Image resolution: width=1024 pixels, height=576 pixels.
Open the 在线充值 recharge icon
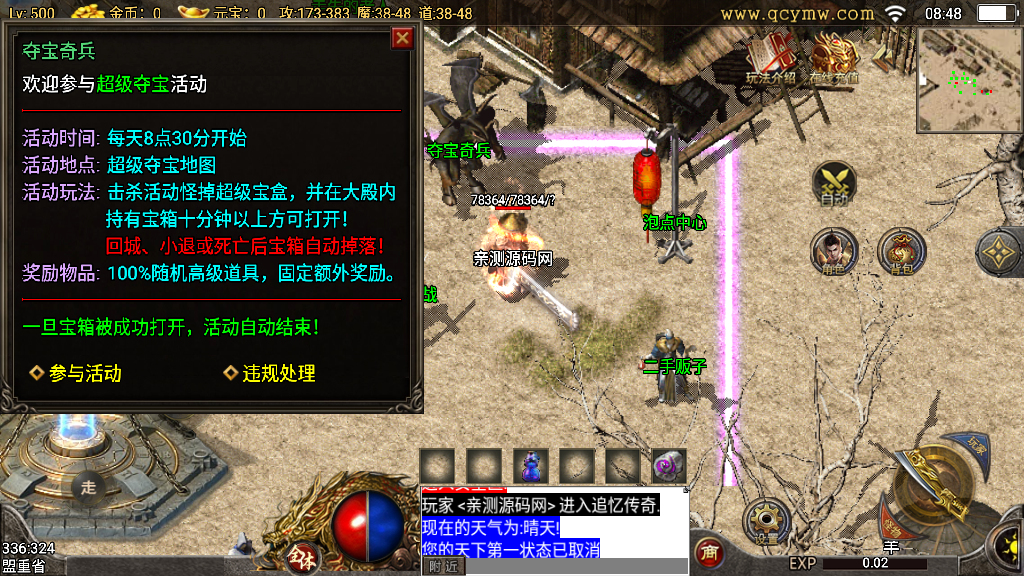coord(835,58)
